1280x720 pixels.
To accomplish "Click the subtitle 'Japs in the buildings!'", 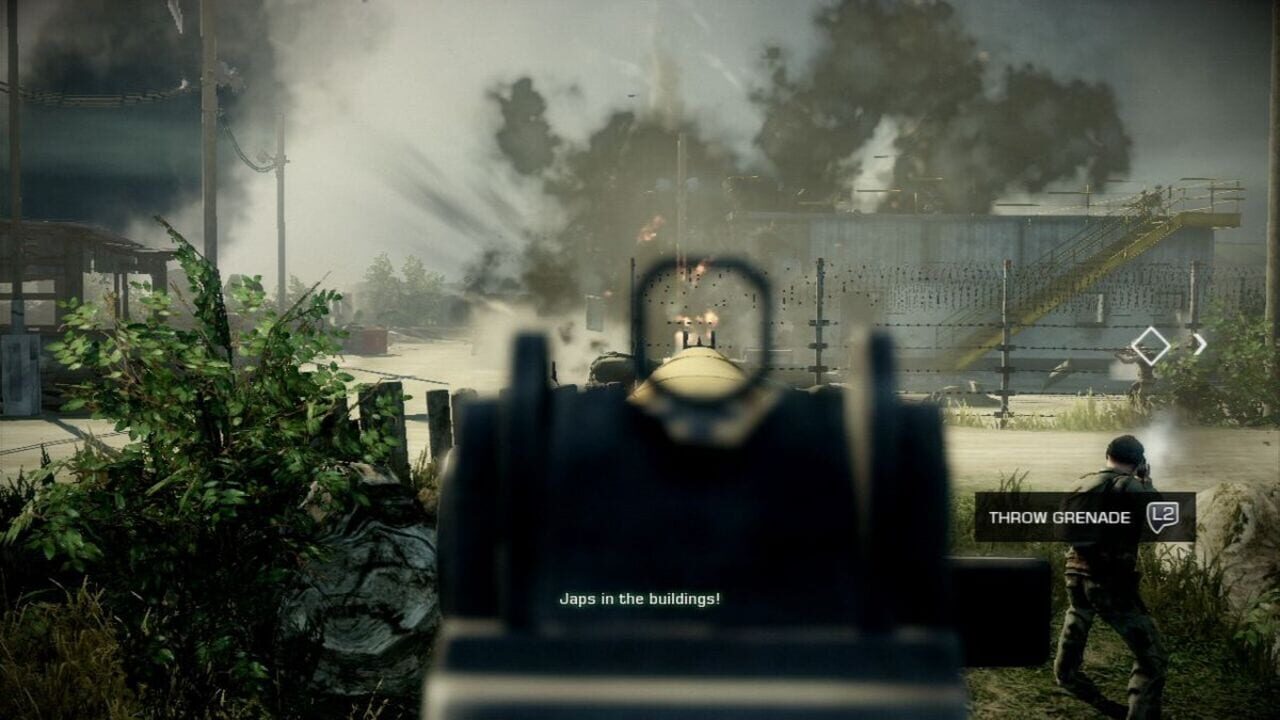I will click(640, 601).
